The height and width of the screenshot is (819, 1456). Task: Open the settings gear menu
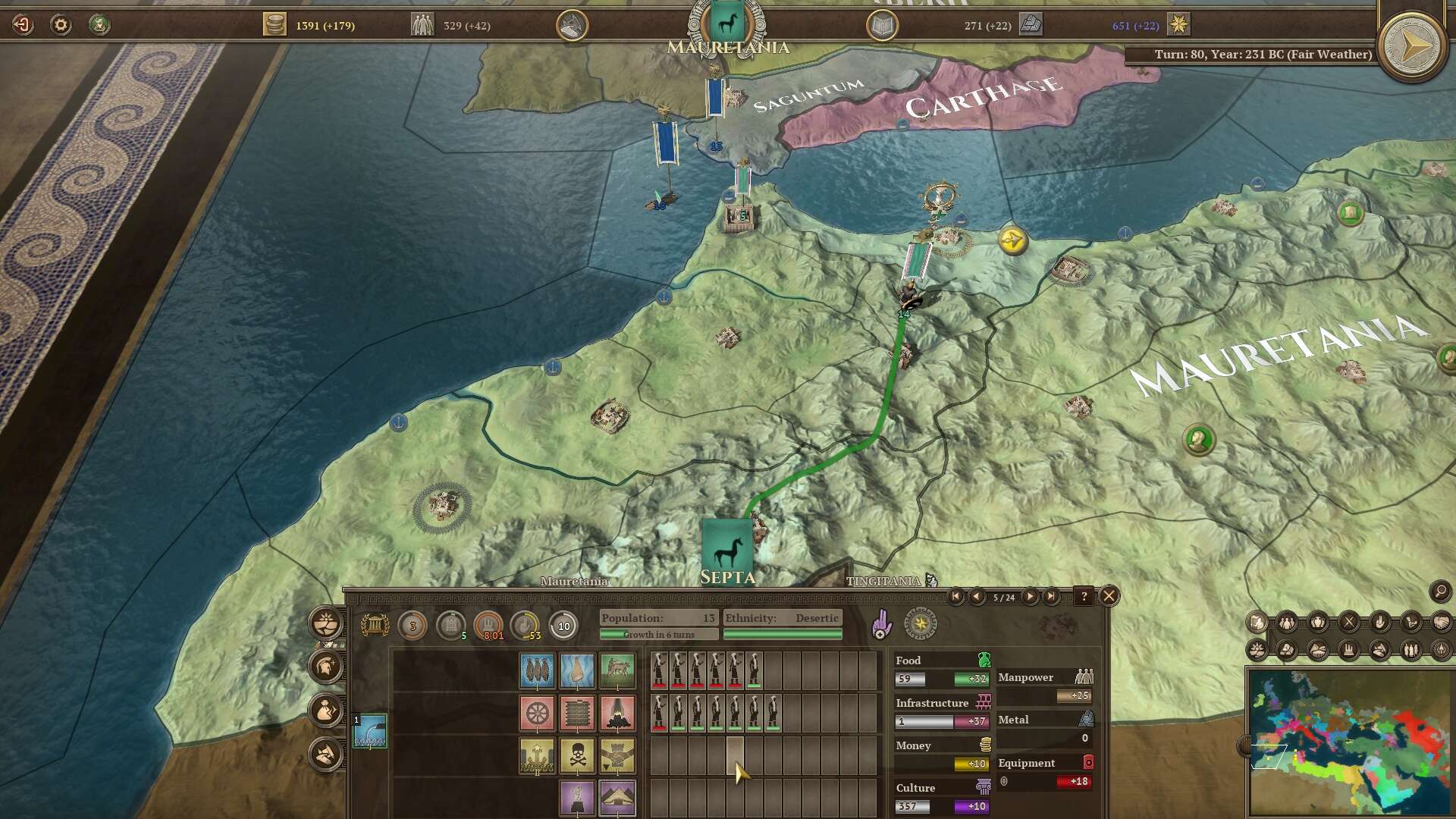61,25
